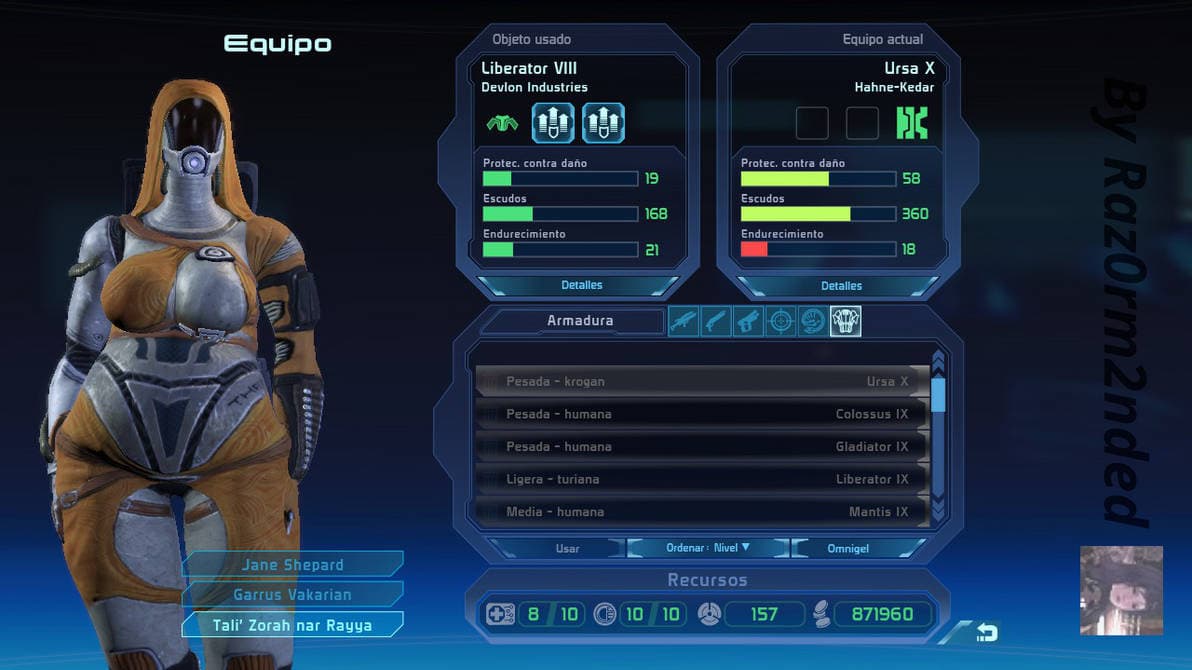Choose the Media - humana Mantis IX row
Viewport: 1192px width, 670px height.
(x=702, y=512)
